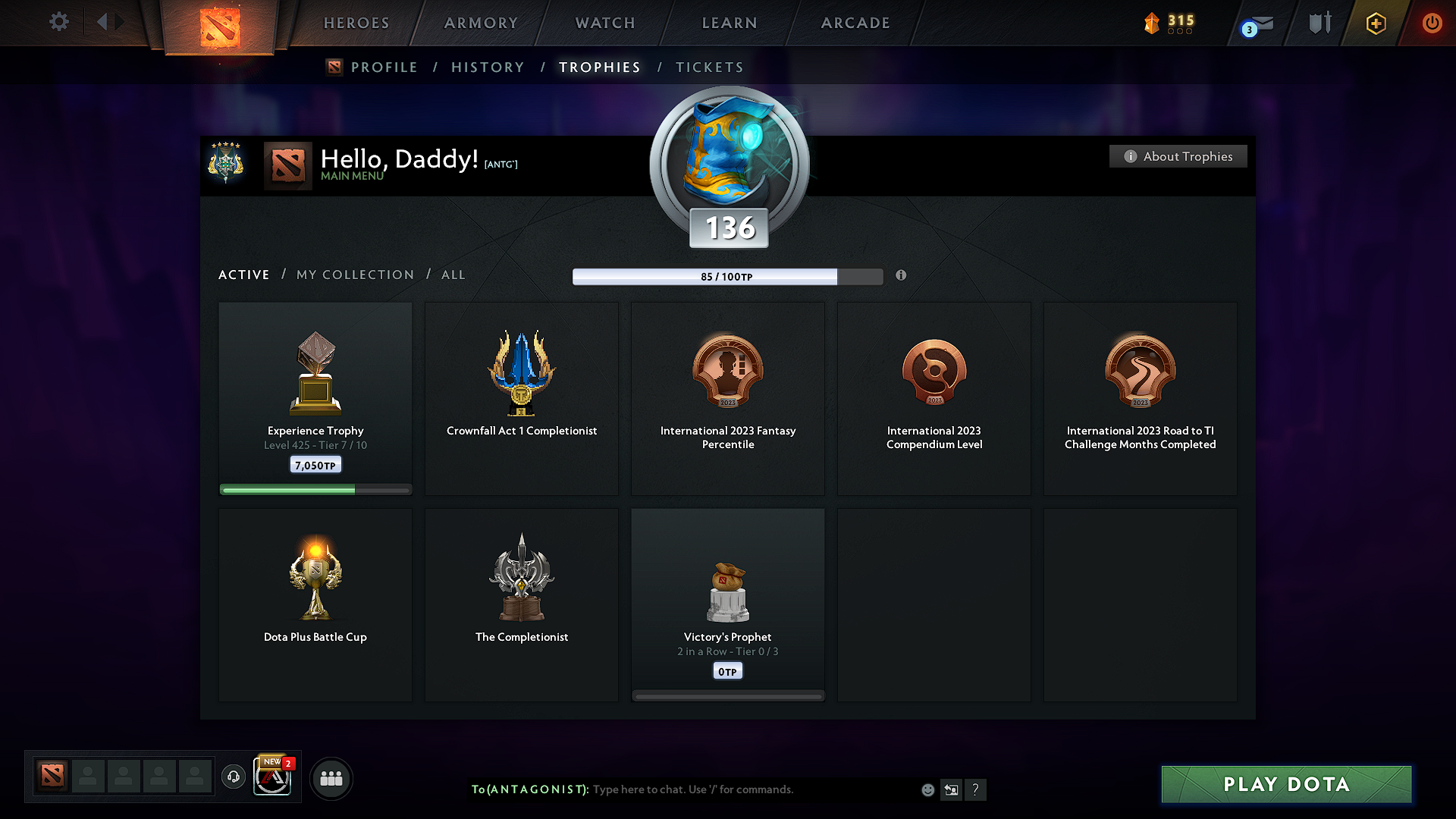Open the Battle Pass icon with NEW badge
The width and height of the screenshot is (1456, 819).
[272, 777]
